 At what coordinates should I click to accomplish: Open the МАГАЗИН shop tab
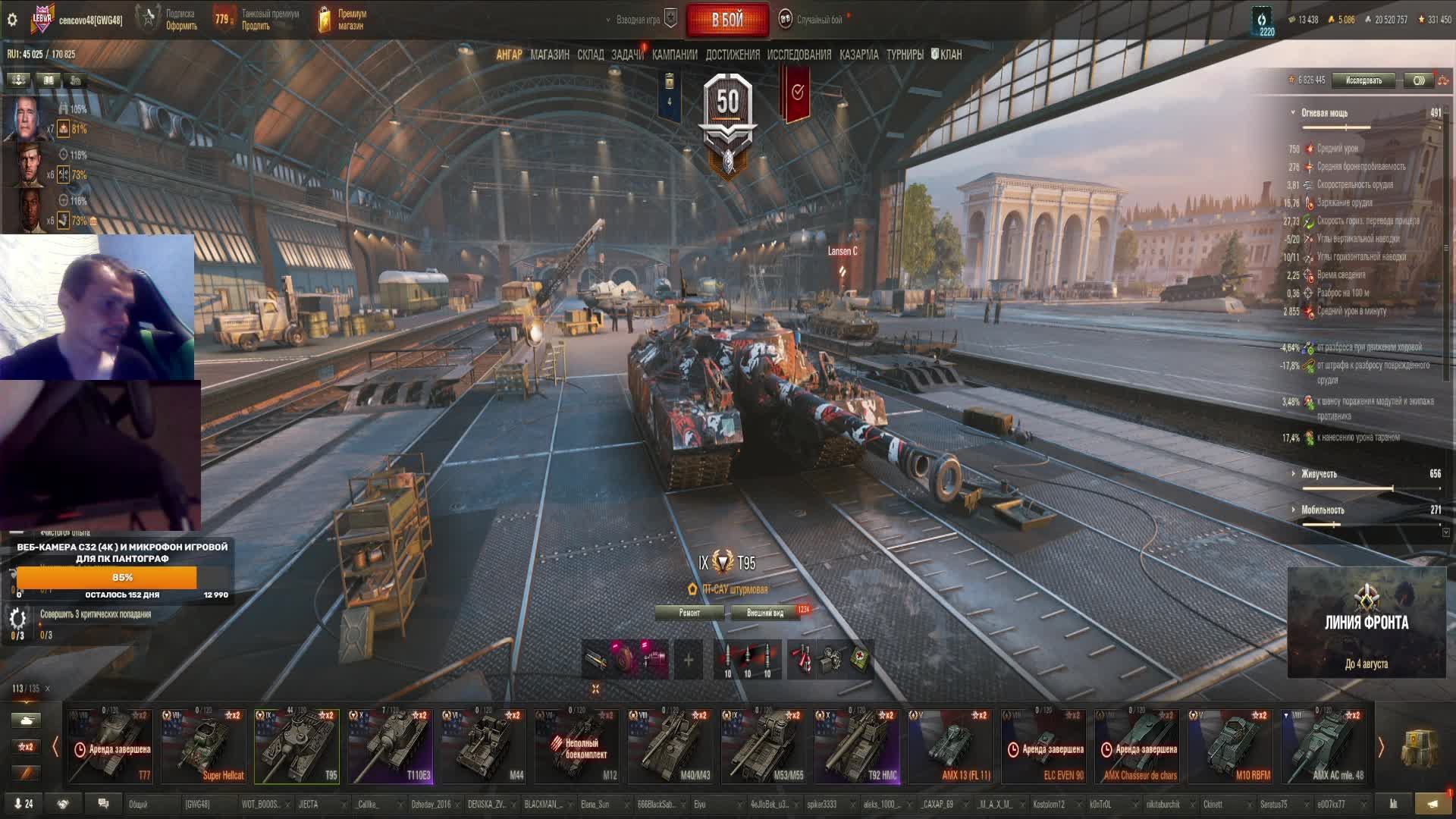[x=550, y=55]
